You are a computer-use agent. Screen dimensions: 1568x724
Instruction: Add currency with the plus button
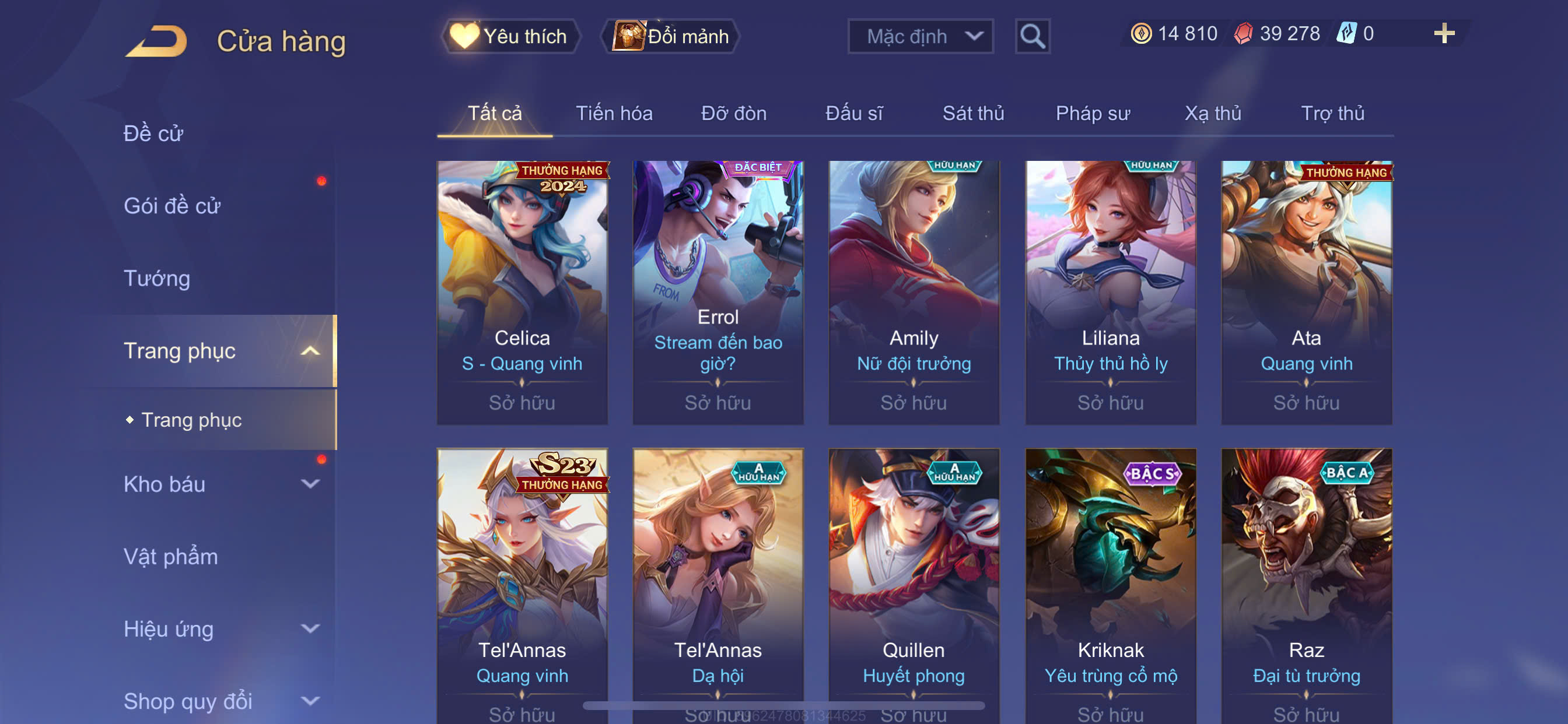click(x=1443, y=33)
